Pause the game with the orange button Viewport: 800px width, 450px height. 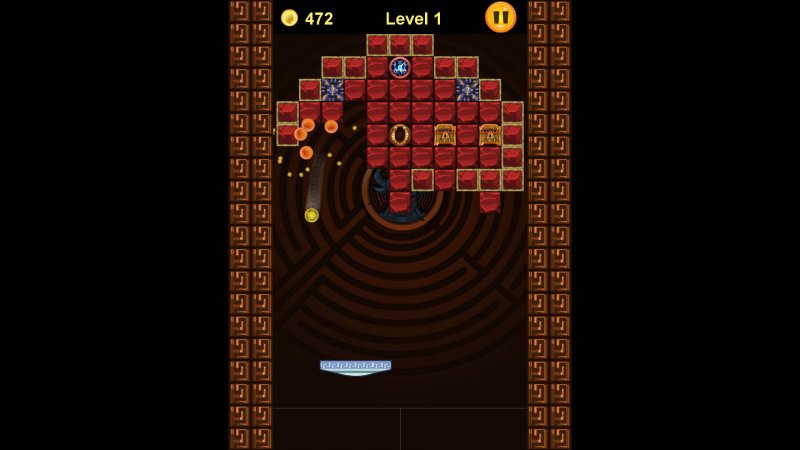click(500, 17)
